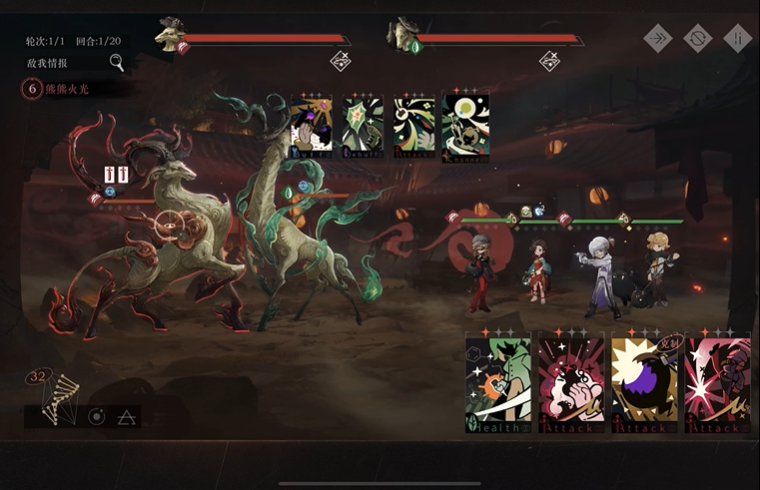Screen dimensions: 760x490
Task: Click the diamond icon under first boss bar
Action: [x=340, y=61]
